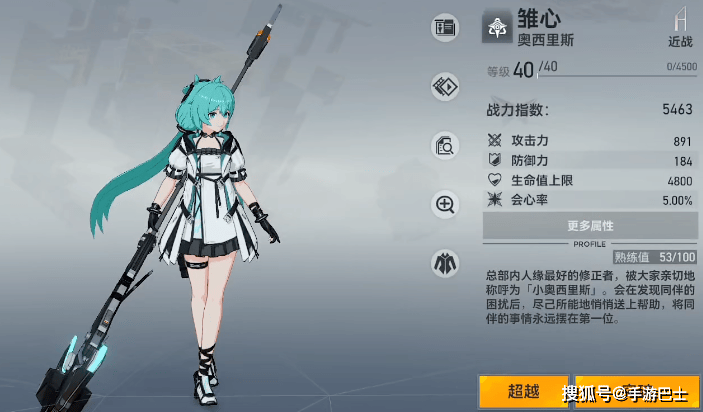Open the character profile card icon
Viewport: 703px width, 412px height.
[x=444, y=28]
